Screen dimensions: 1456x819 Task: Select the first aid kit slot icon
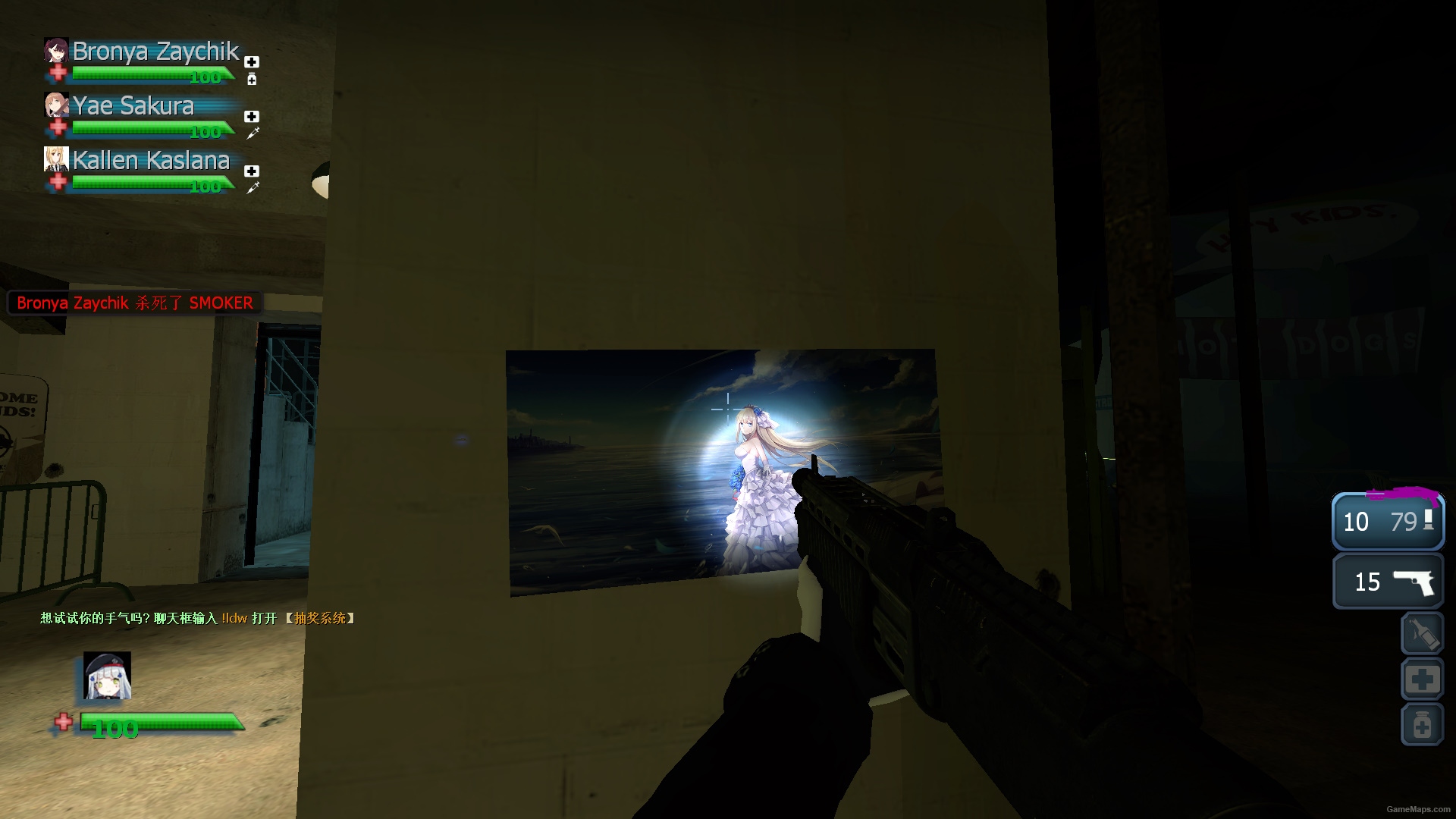click(x=1422, y=679)
